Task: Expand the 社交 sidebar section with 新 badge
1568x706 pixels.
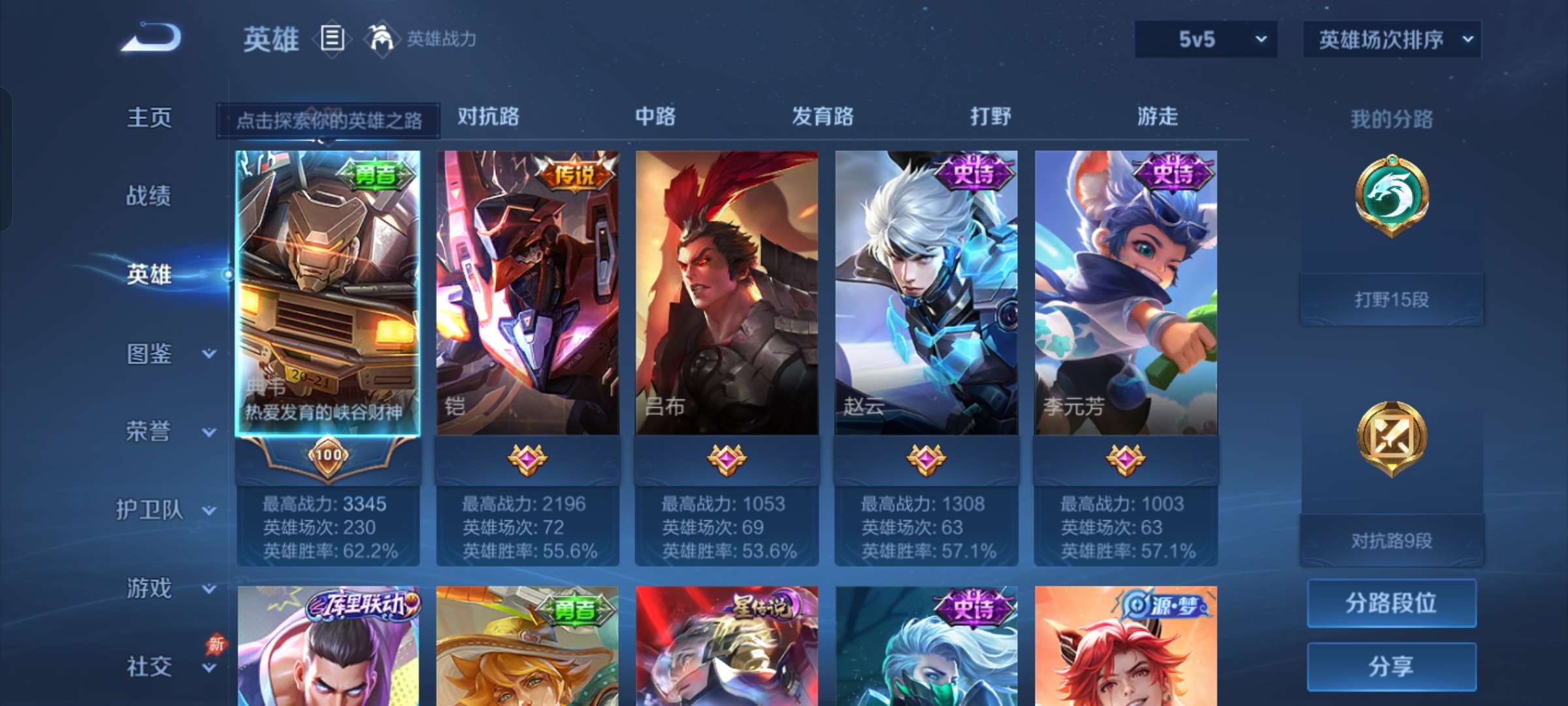Action: click(157, 667)
